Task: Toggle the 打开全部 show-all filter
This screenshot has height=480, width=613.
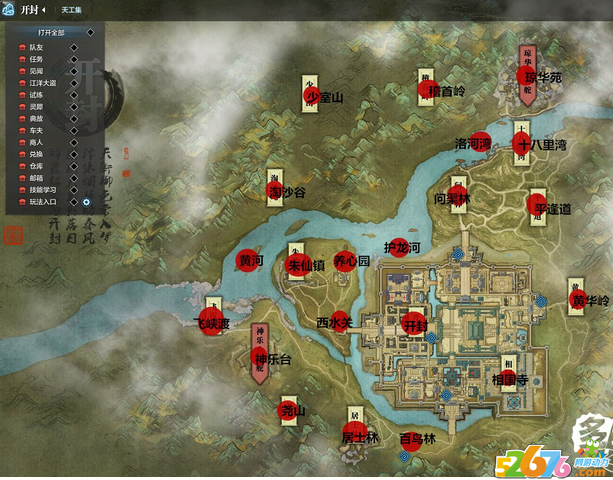Action: coord(90,33)
